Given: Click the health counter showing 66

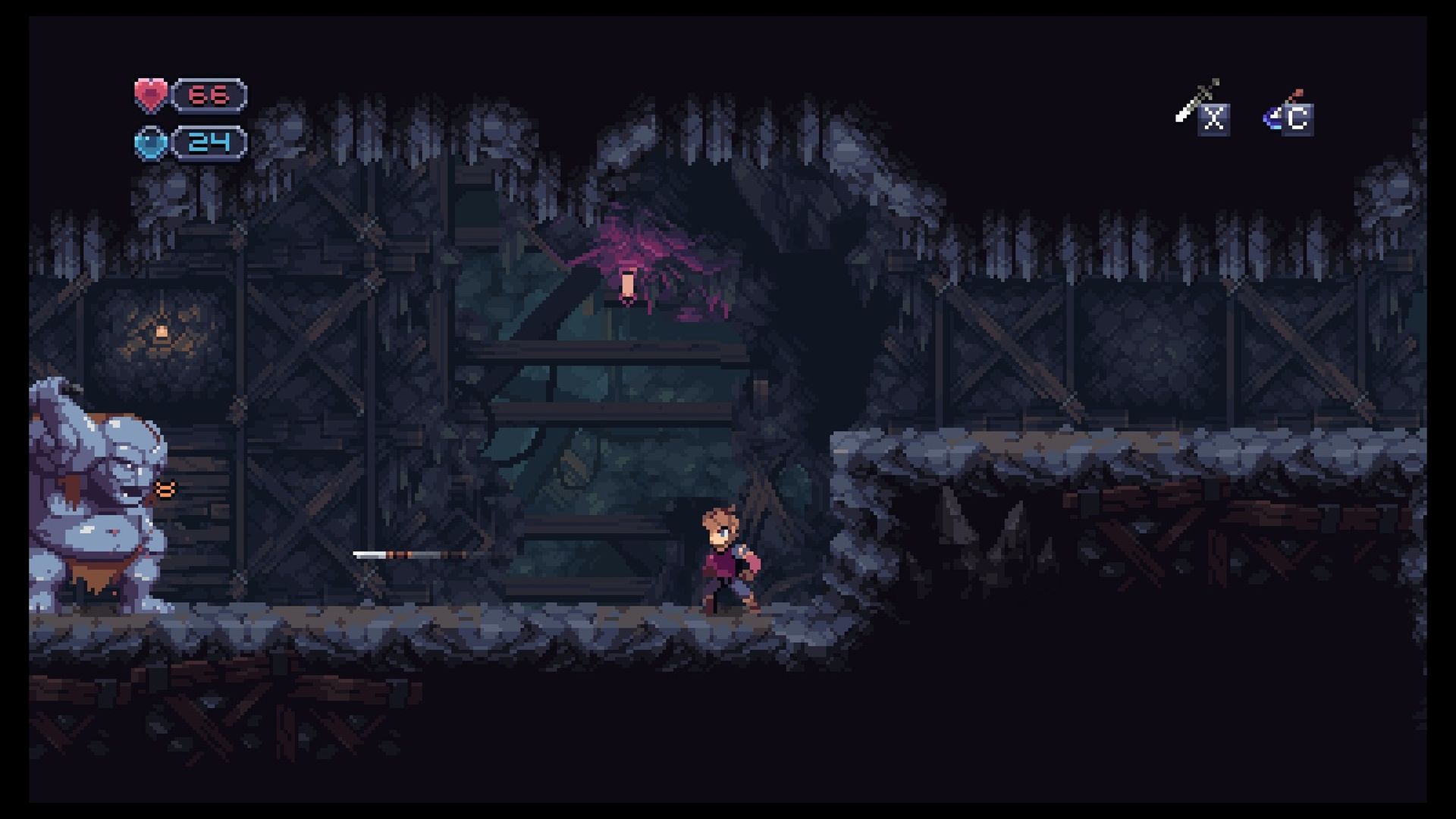Looking at the screenshot, I should (x=209, y=94).
